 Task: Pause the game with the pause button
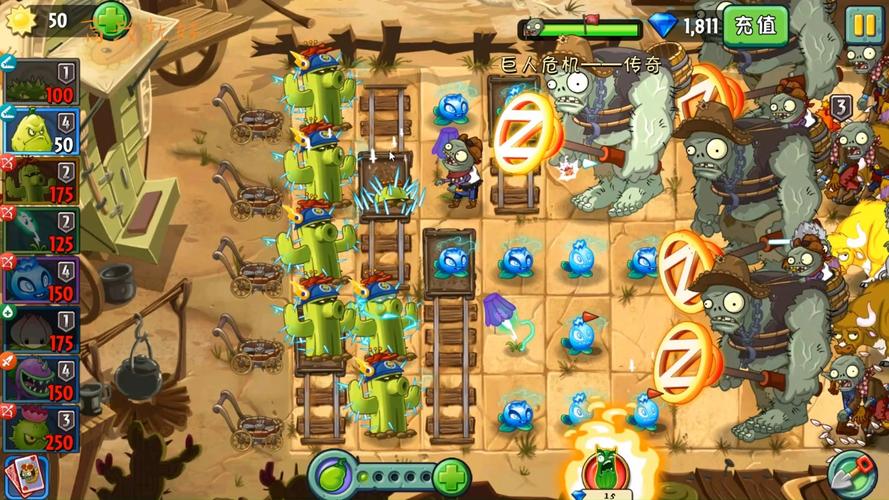pyautogui.click(x=861, y=23)
